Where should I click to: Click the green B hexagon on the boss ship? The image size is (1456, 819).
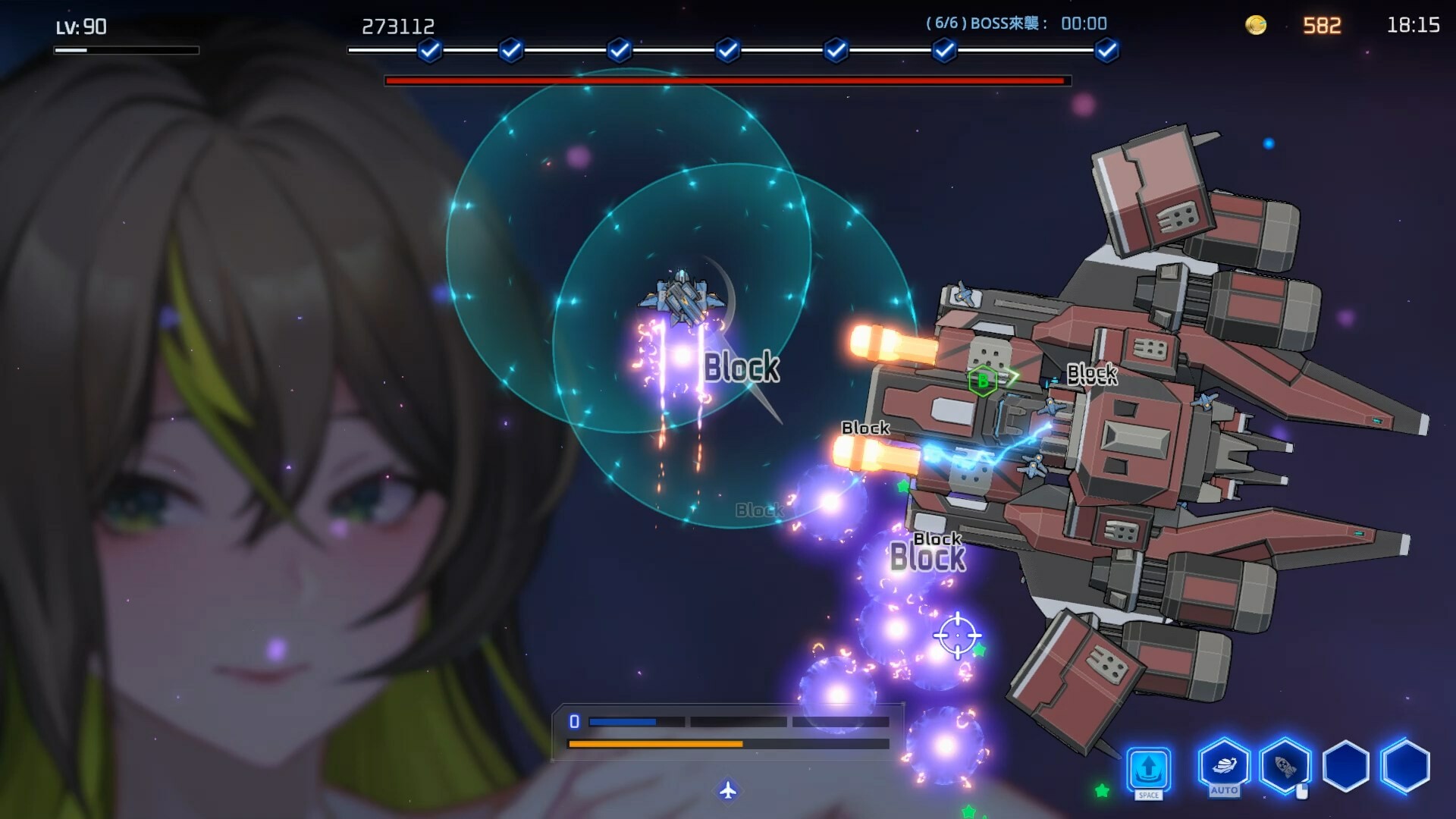tap(982, 382)
